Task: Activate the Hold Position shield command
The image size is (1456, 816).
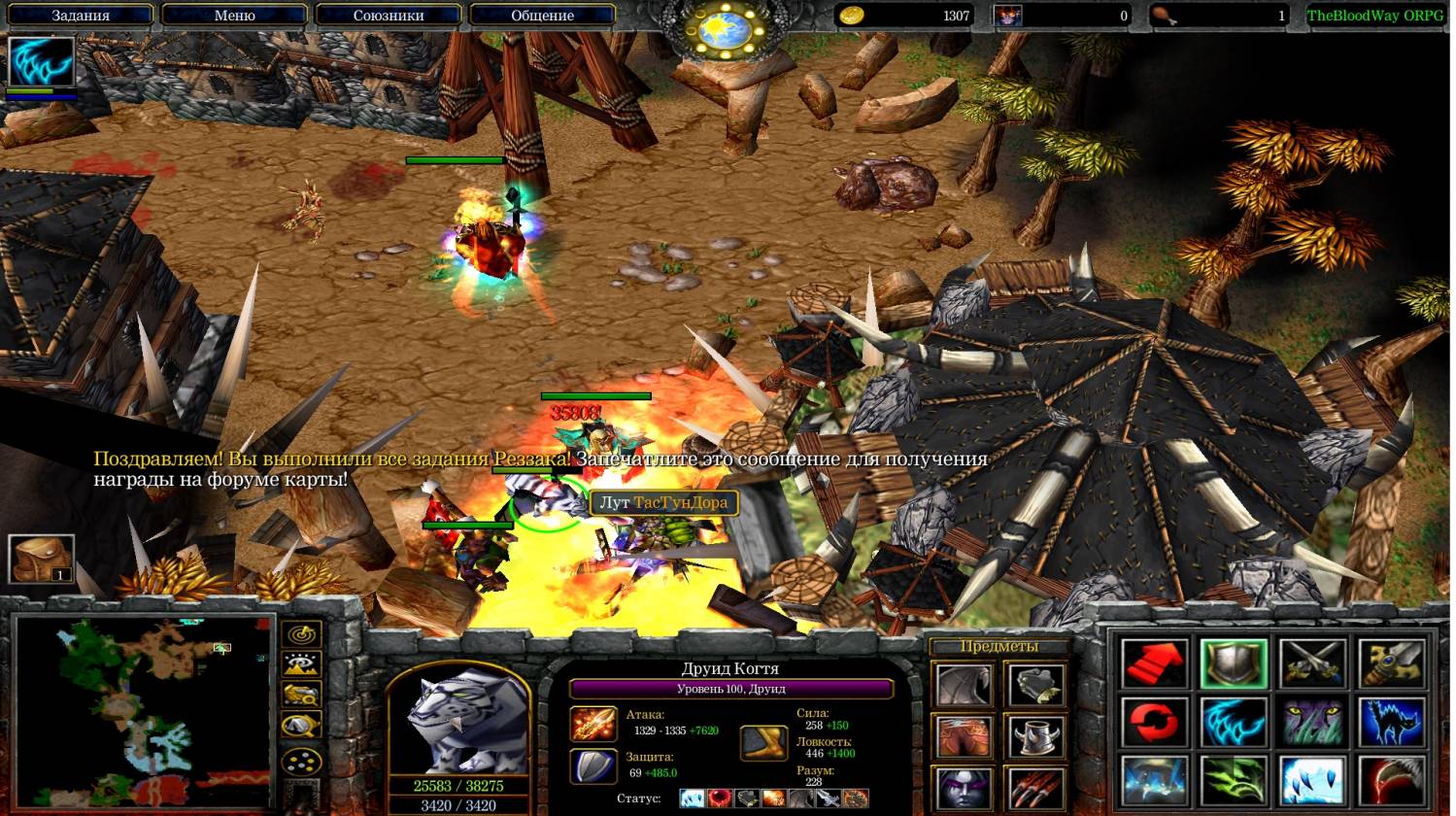Action: click(1234, 663)
